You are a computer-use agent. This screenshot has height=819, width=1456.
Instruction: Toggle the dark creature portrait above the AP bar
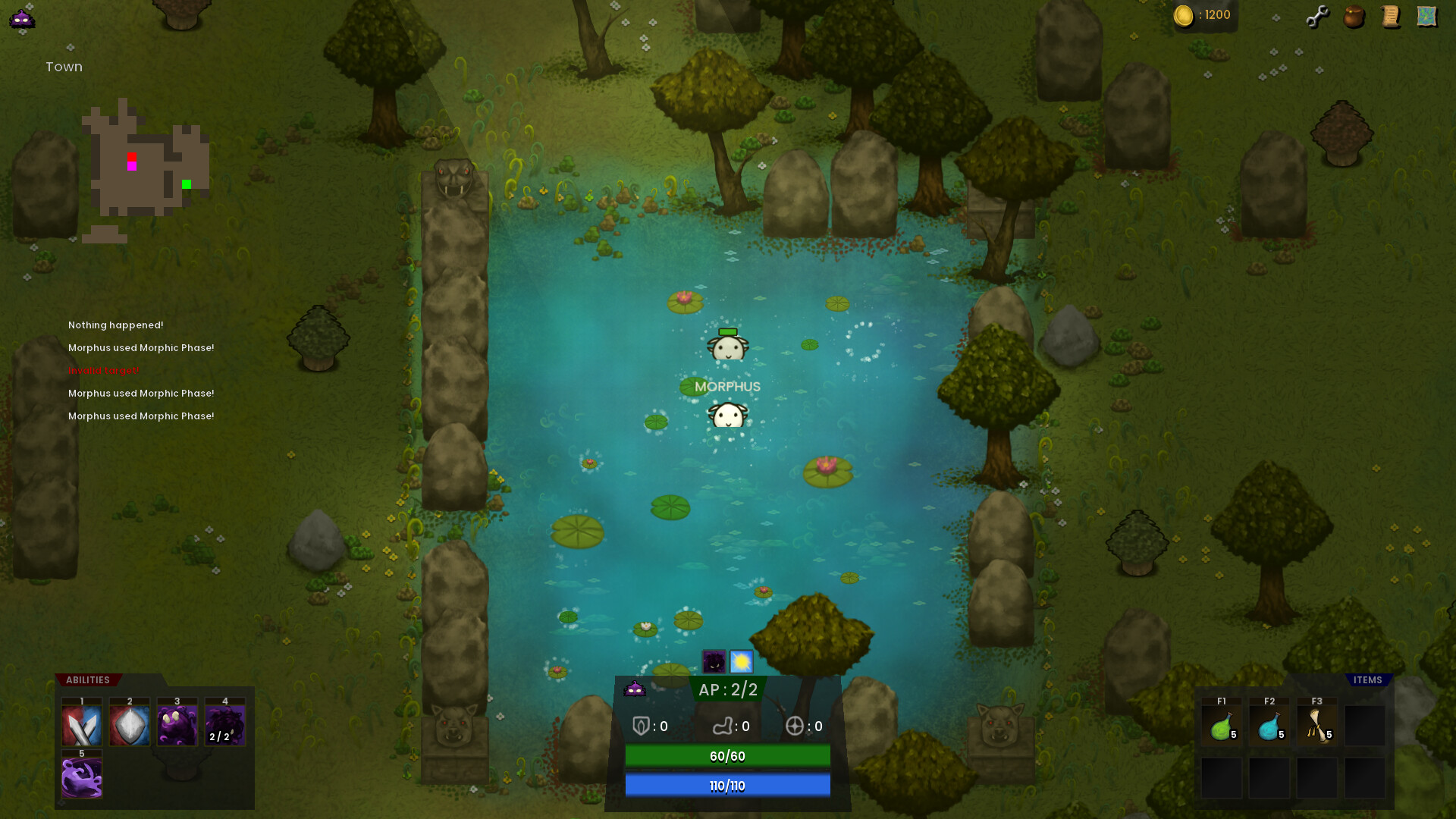pos(713,661)
